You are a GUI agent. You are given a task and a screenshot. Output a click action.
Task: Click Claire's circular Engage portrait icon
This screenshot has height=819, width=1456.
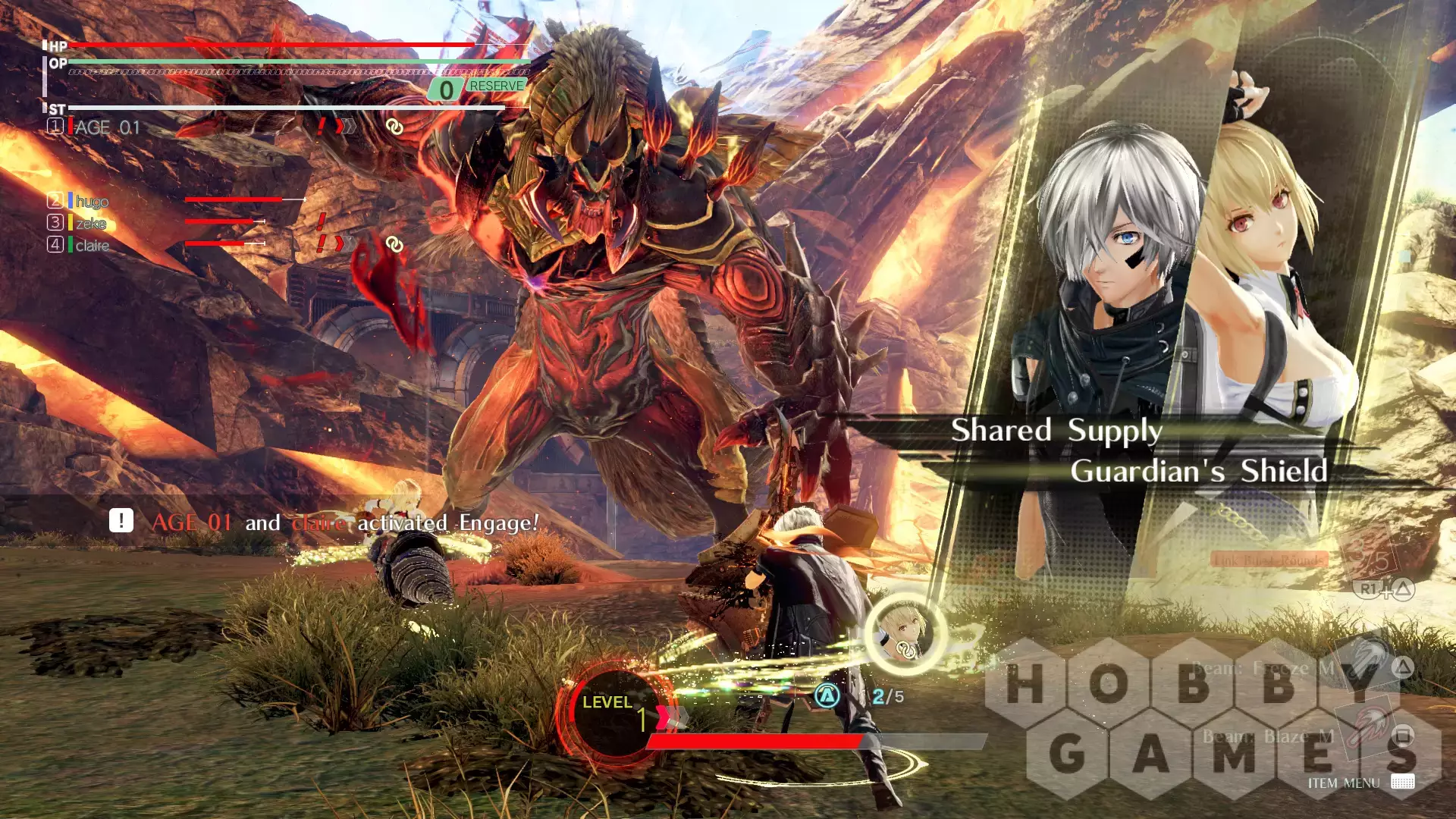[x=905, y=634]
